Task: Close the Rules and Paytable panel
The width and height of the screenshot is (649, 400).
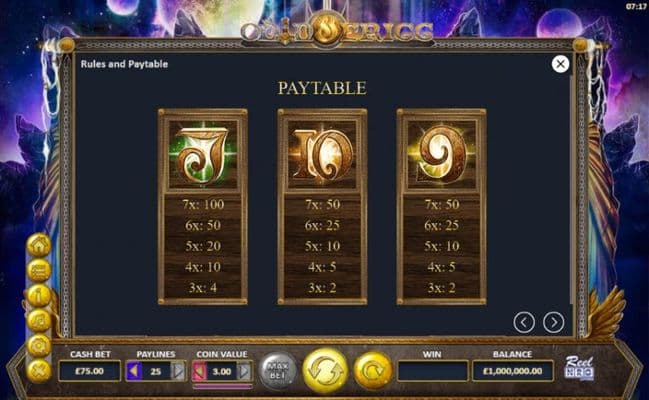Action: coord(561,64)
